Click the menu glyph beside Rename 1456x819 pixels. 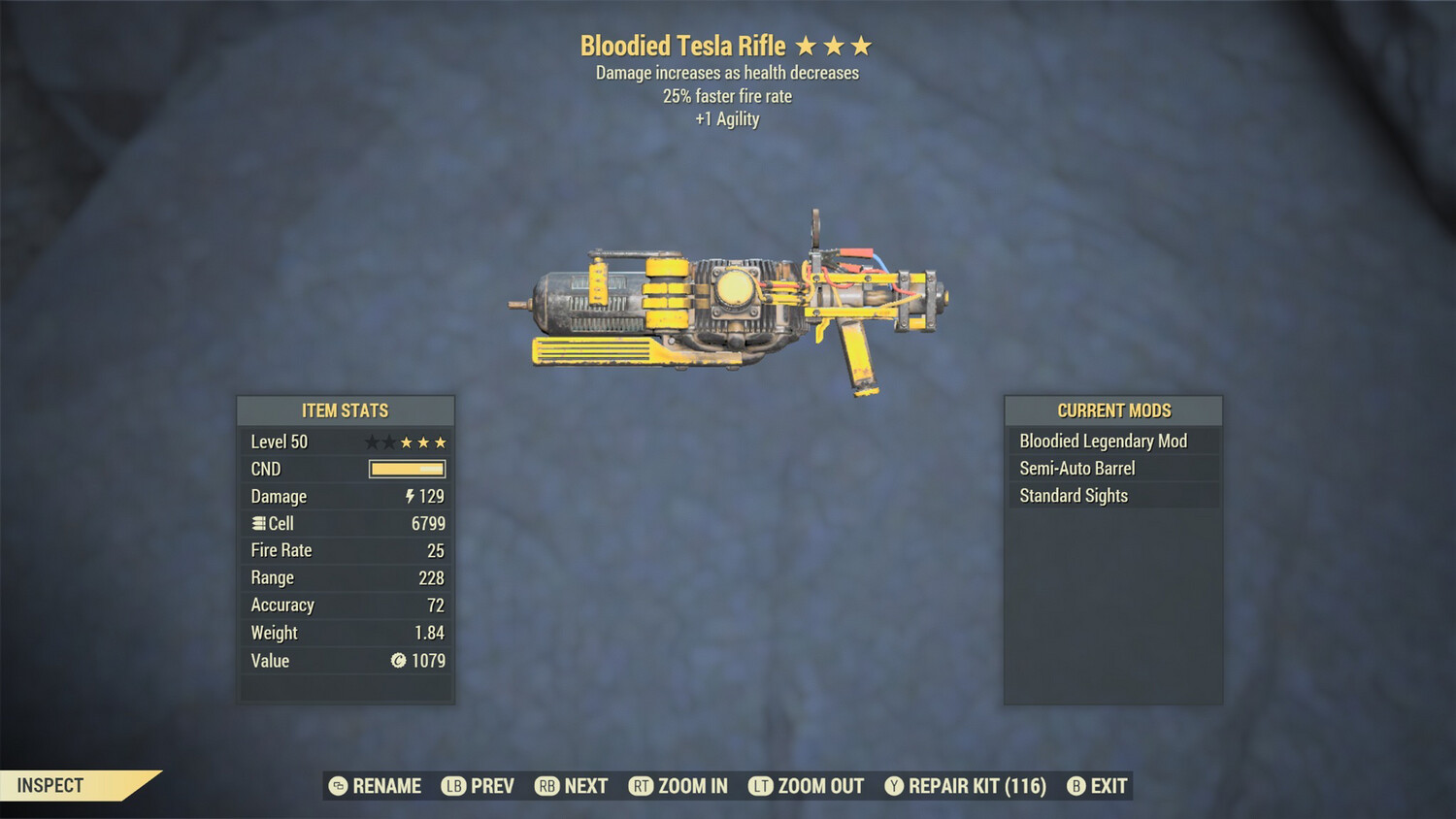click(338, 786)
